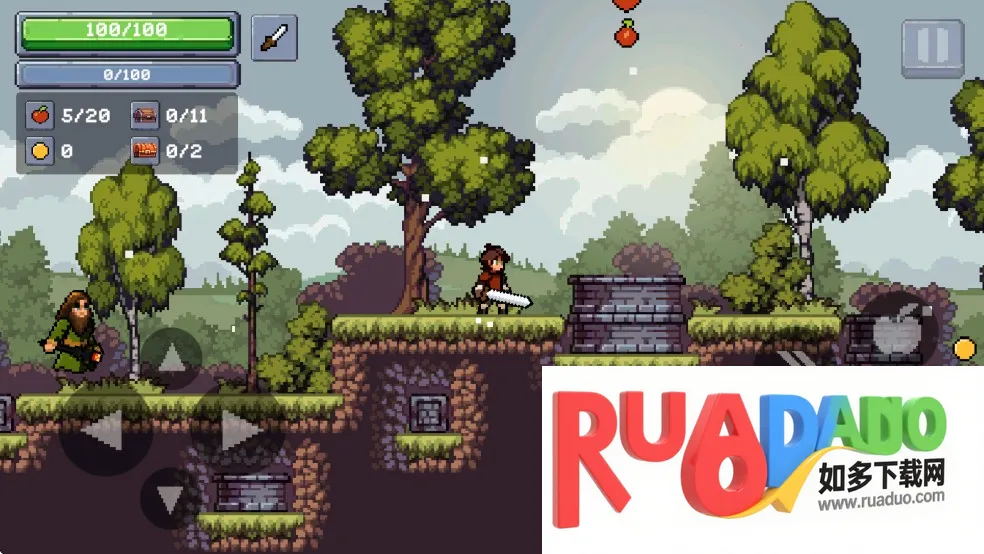
Task: Tap the down arrow on the d-pad
Action: [x=170, y=498]
